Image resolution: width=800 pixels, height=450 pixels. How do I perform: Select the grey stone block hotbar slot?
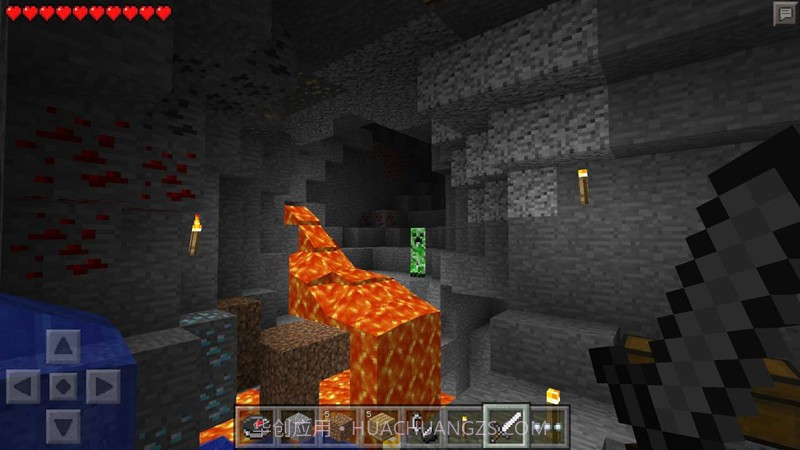pyautogui.click(x=297, y=425)
